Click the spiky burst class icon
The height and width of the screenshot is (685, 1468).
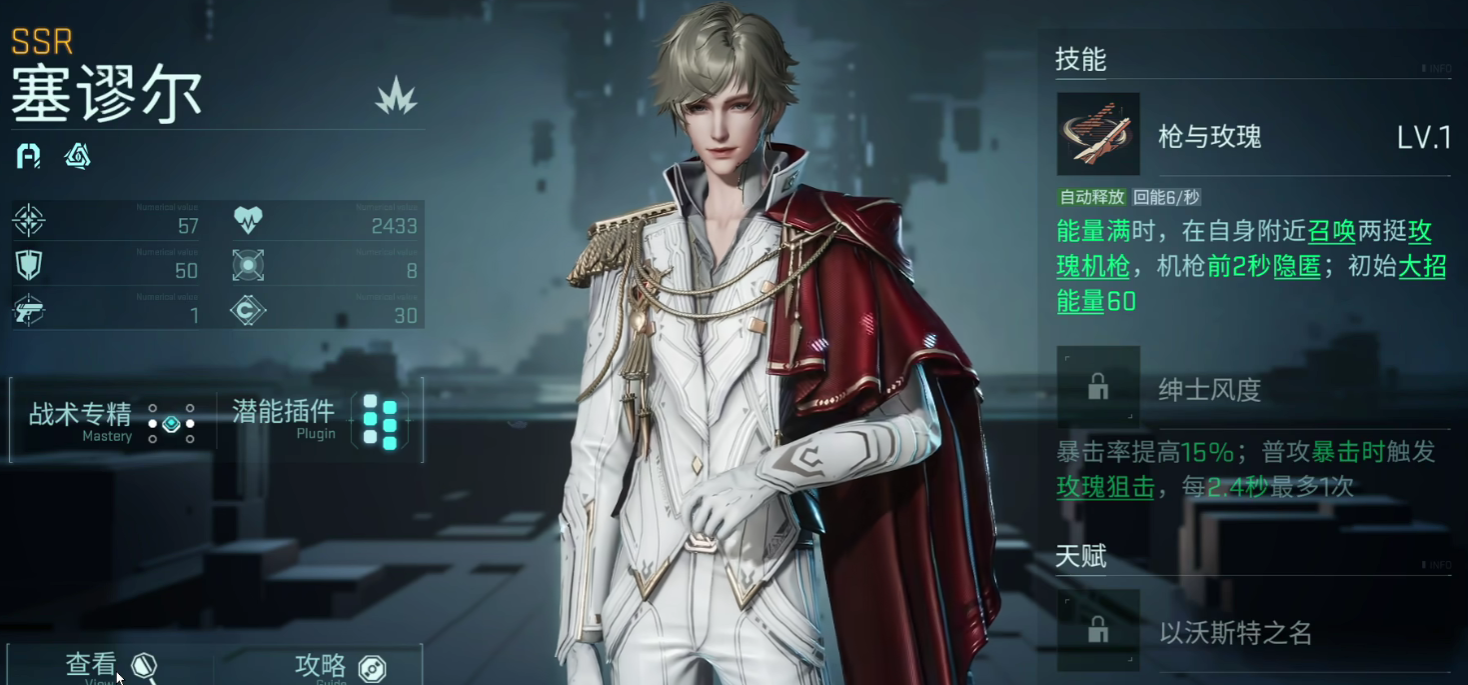pos(396,97)
